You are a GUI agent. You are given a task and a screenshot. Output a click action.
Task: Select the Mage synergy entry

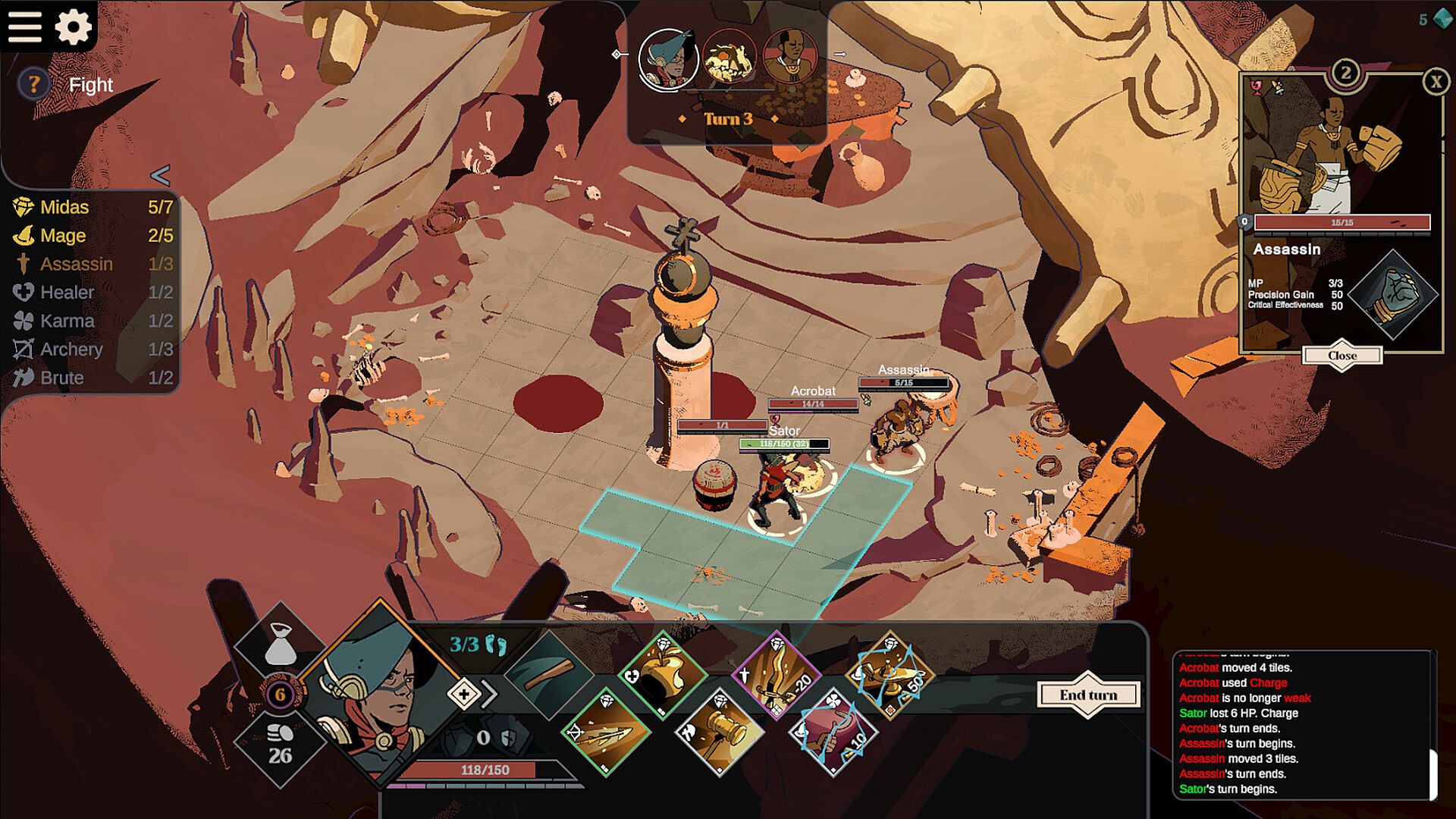point(62,236)
